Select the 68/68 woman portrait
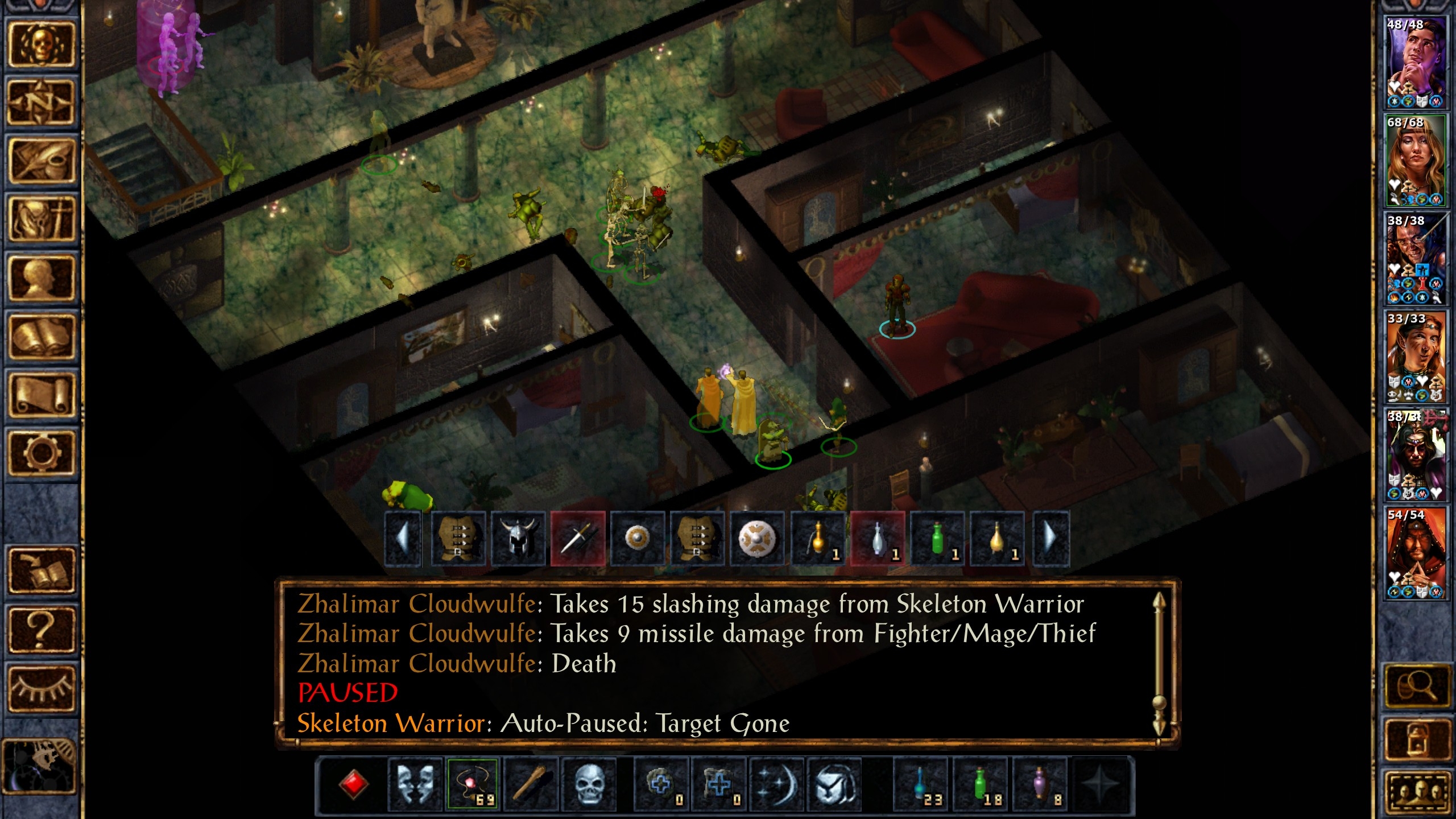 1415,159
